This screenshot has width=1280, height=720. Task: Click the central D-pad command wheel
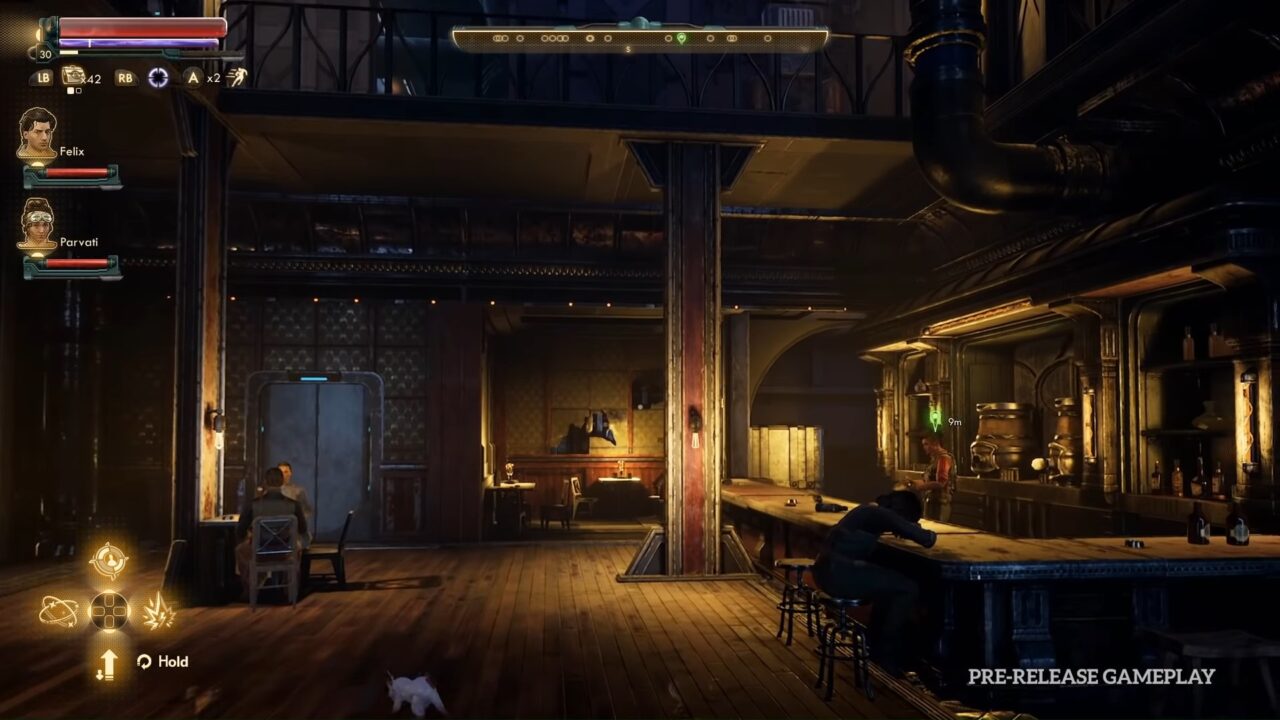click(109, 611)
